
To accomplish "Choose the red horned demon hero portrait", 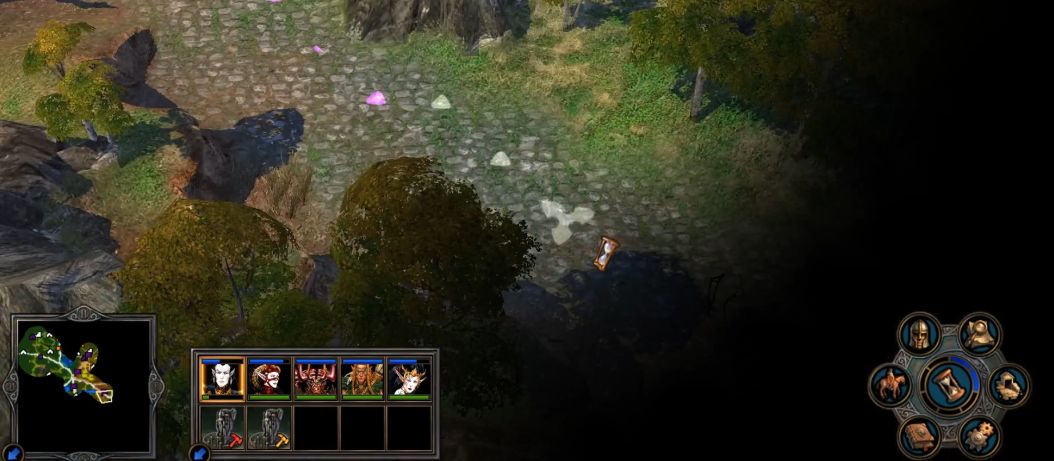I will [x=315, y=379].
